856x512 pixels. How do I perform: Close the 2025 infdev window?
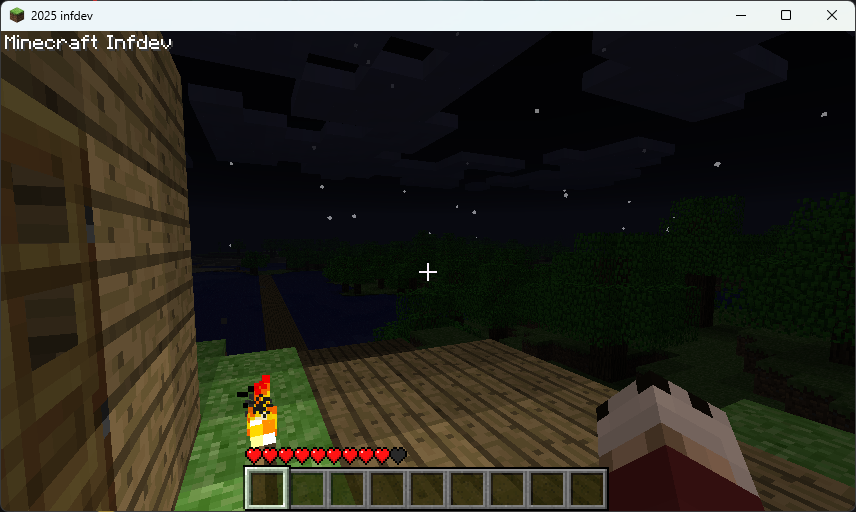pyautogui.click(x=831, y=15)
